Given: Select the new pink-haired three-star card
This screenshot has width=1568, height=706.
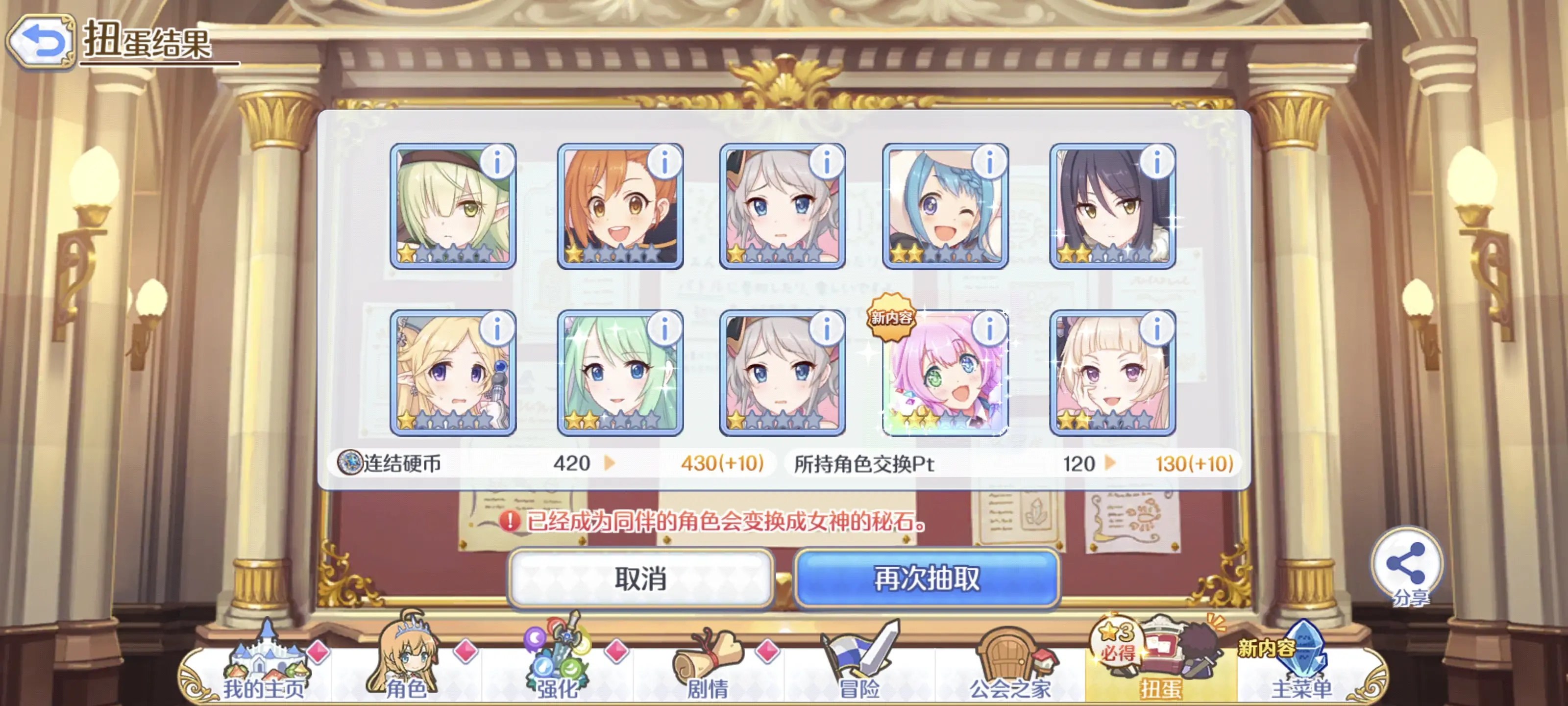Looking at the screenshot, I should [x=945, y=374].
